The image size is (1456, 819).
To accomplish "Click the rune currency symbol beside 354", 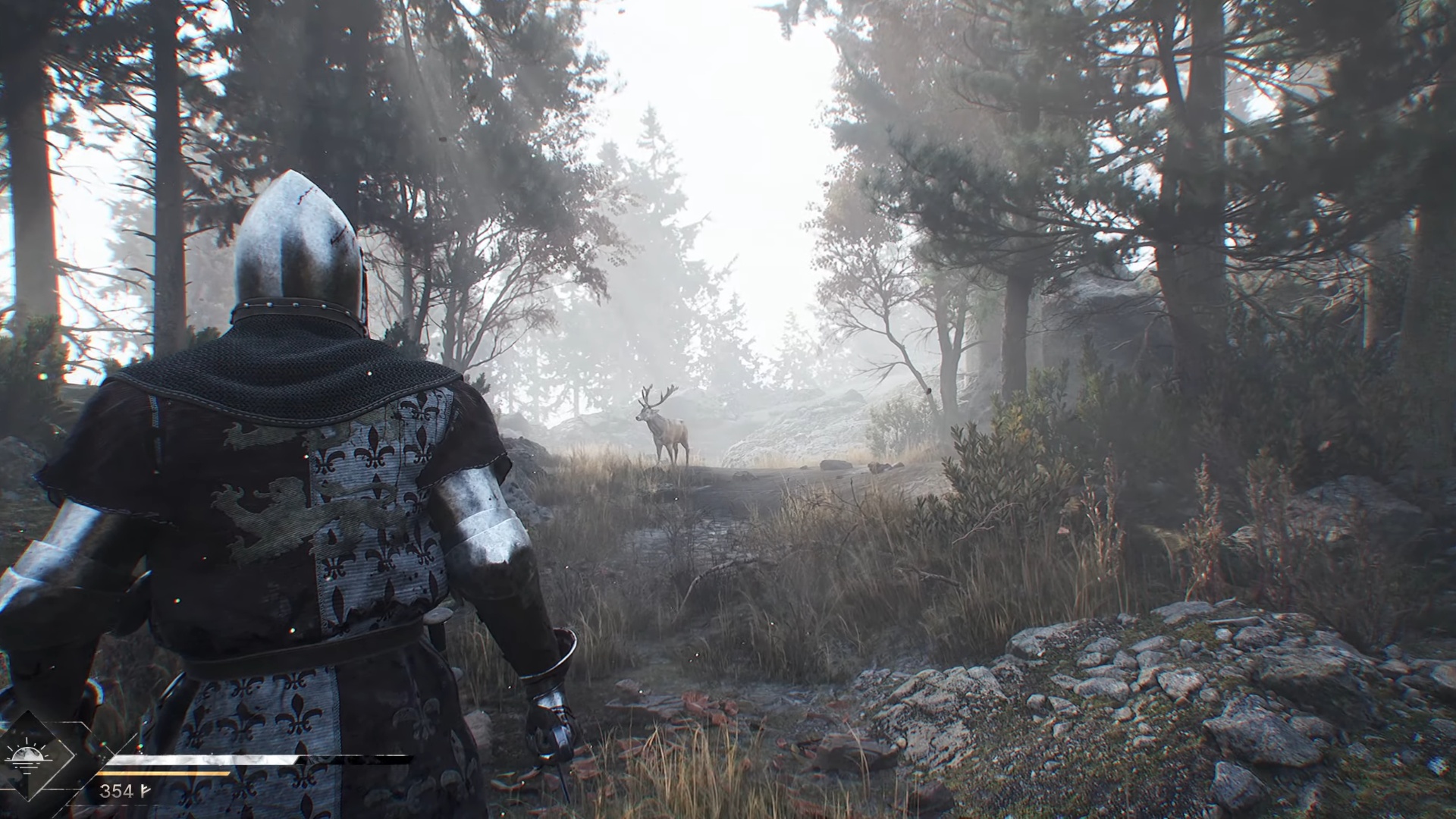I will 146,791.
